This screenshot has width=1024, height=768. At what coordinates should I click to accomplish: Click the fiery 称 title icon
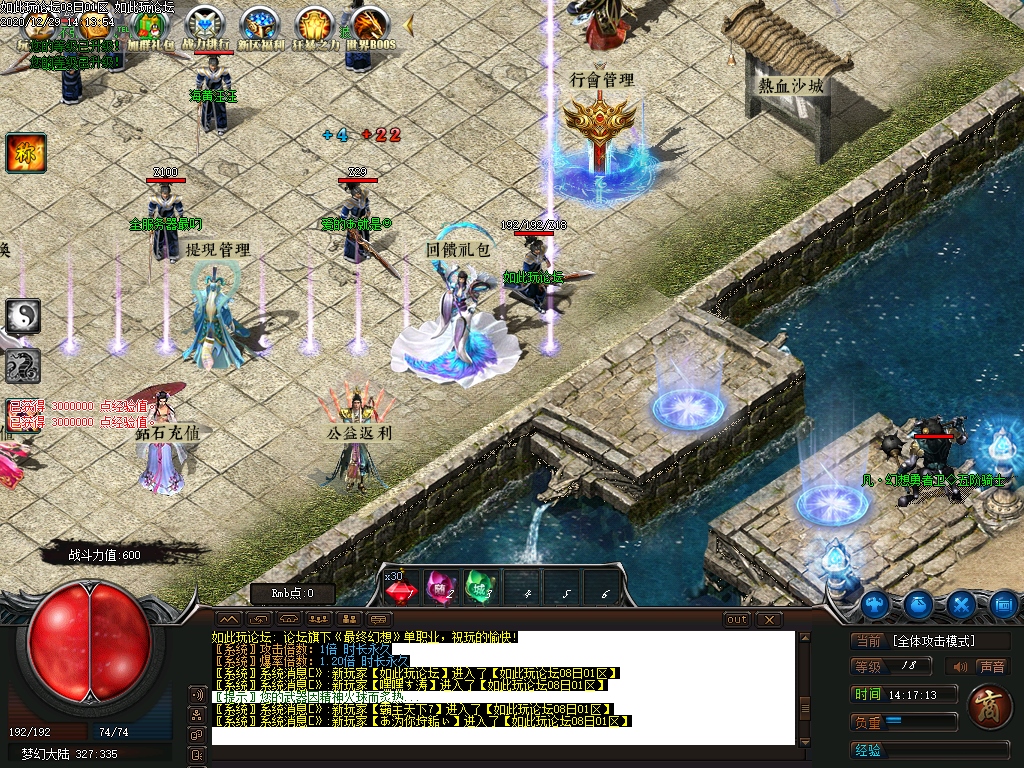click(x=20, y=152)
